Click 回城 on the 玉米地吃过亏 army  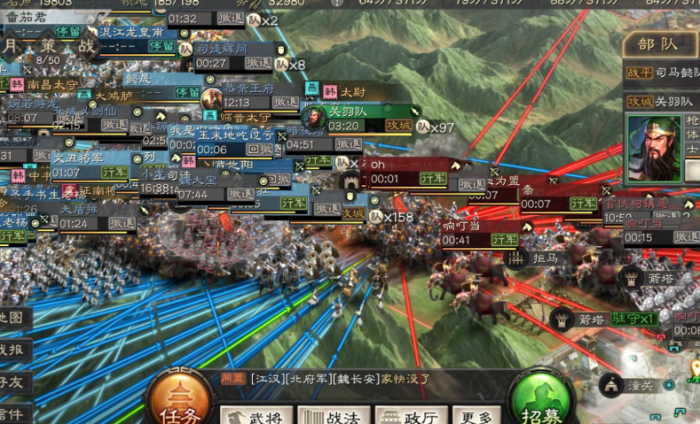[x=258, y=149]
